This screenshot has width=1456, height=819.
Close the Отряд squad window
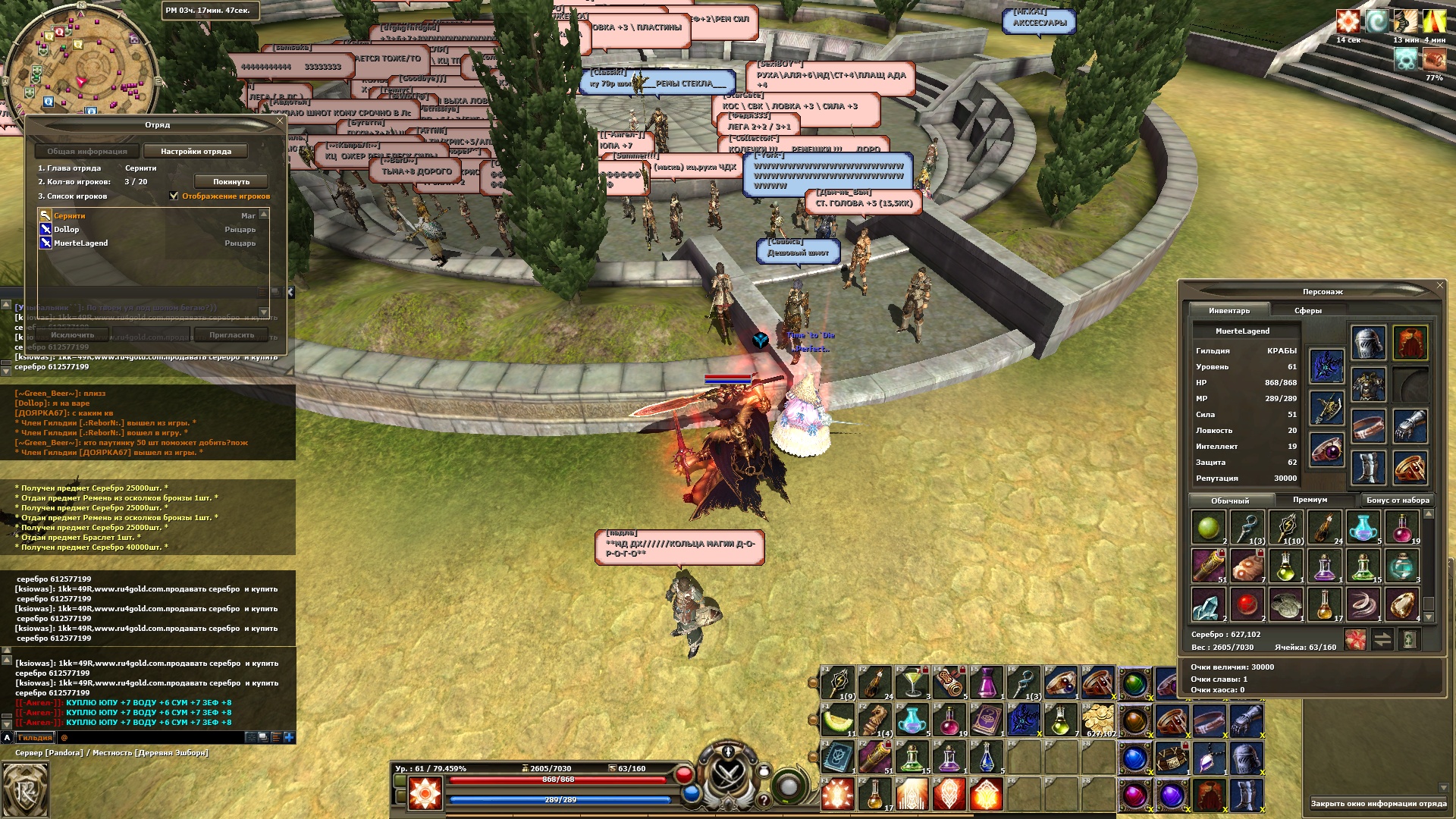click(280, 121)
